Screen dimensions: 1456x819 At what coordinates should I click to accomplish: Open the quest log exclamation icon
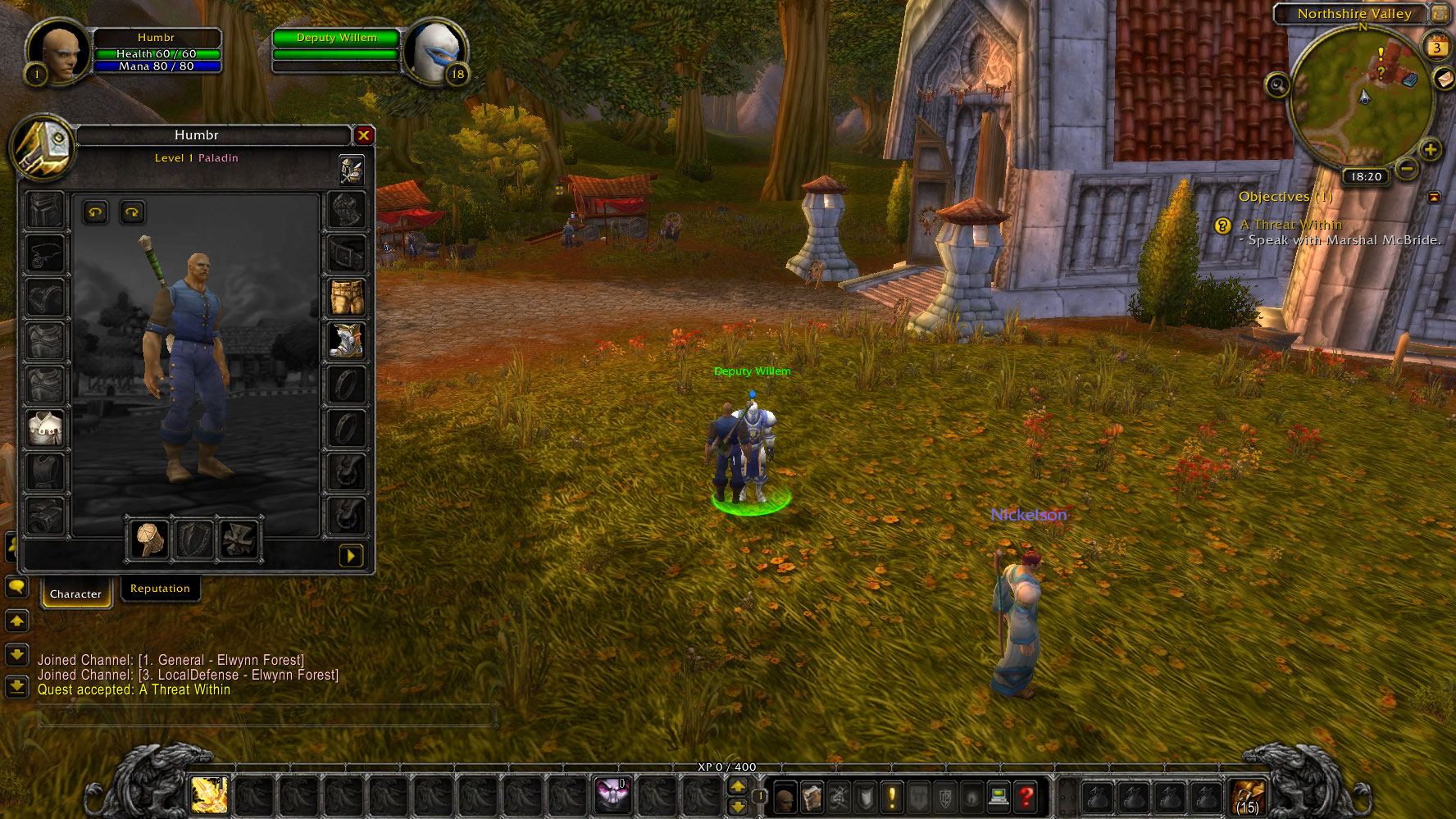click(x=892, y=796)
